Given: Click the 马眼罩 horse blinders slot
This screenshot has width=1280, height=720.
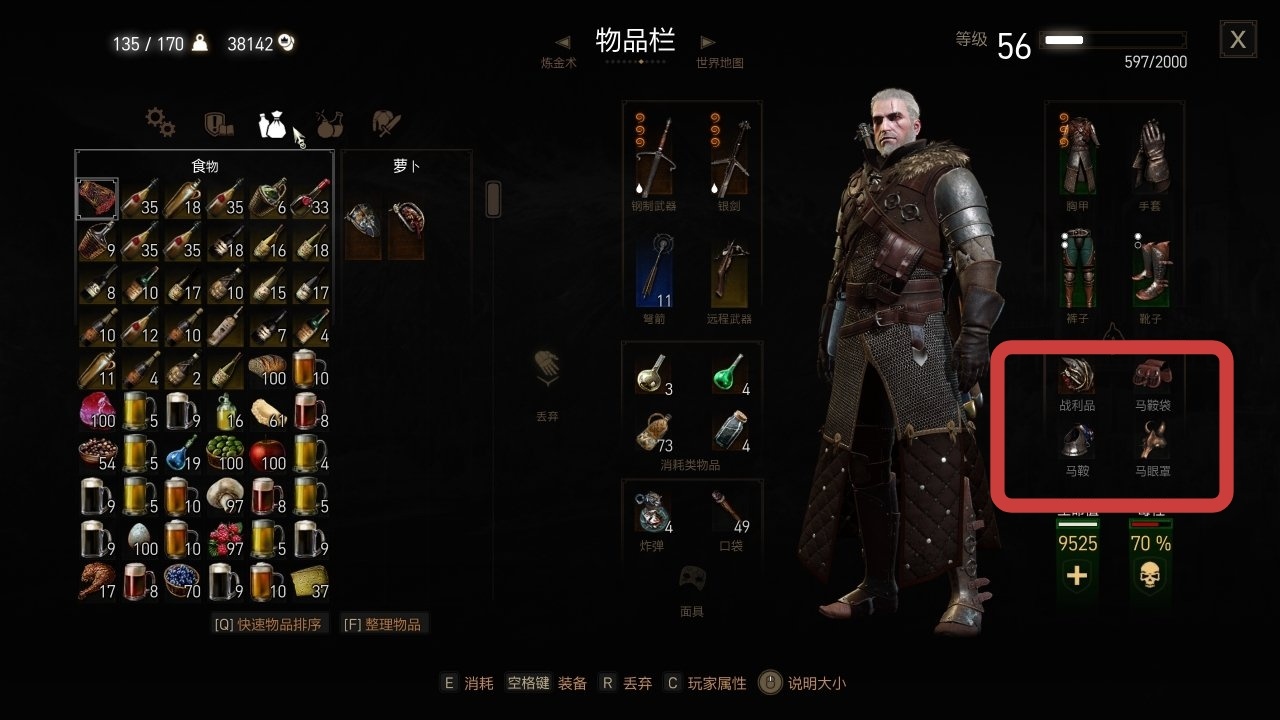Looking at the screenshot, I should 1152,440.
